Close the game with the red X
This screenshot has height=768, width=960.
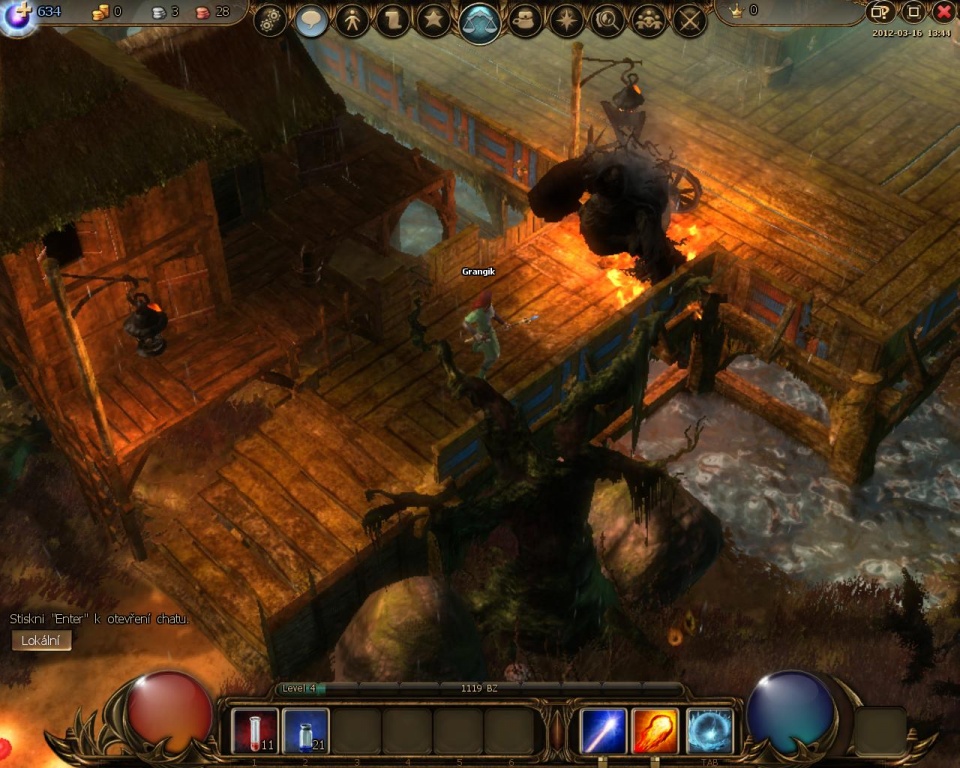tap(943, 12)
